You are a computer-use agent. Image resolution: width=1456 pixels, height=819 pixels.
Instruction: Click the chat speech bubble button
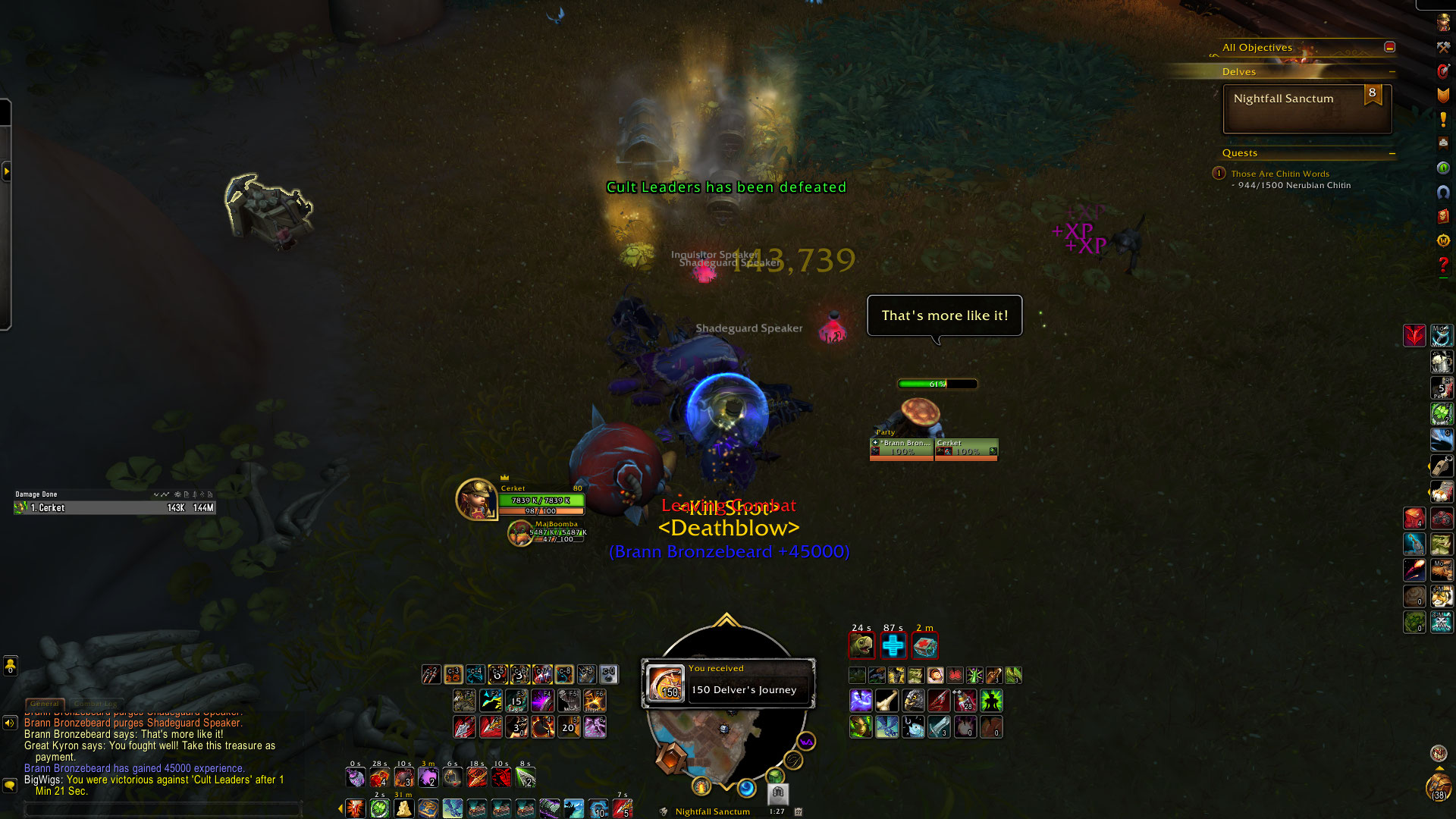tap(10, 785)
